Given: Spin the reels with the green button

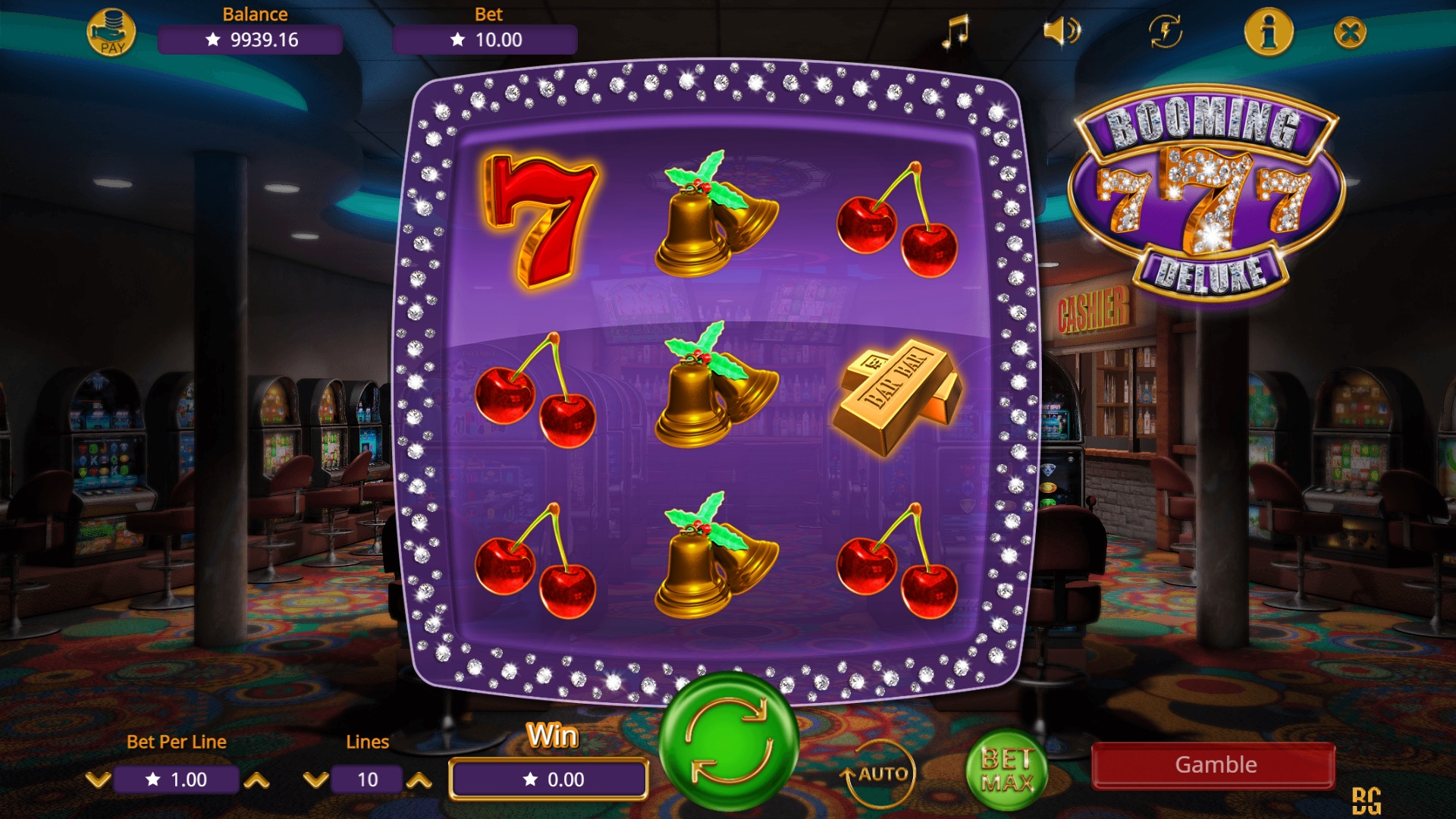Looking at the screenshot, I should click(x=729, y=741).
